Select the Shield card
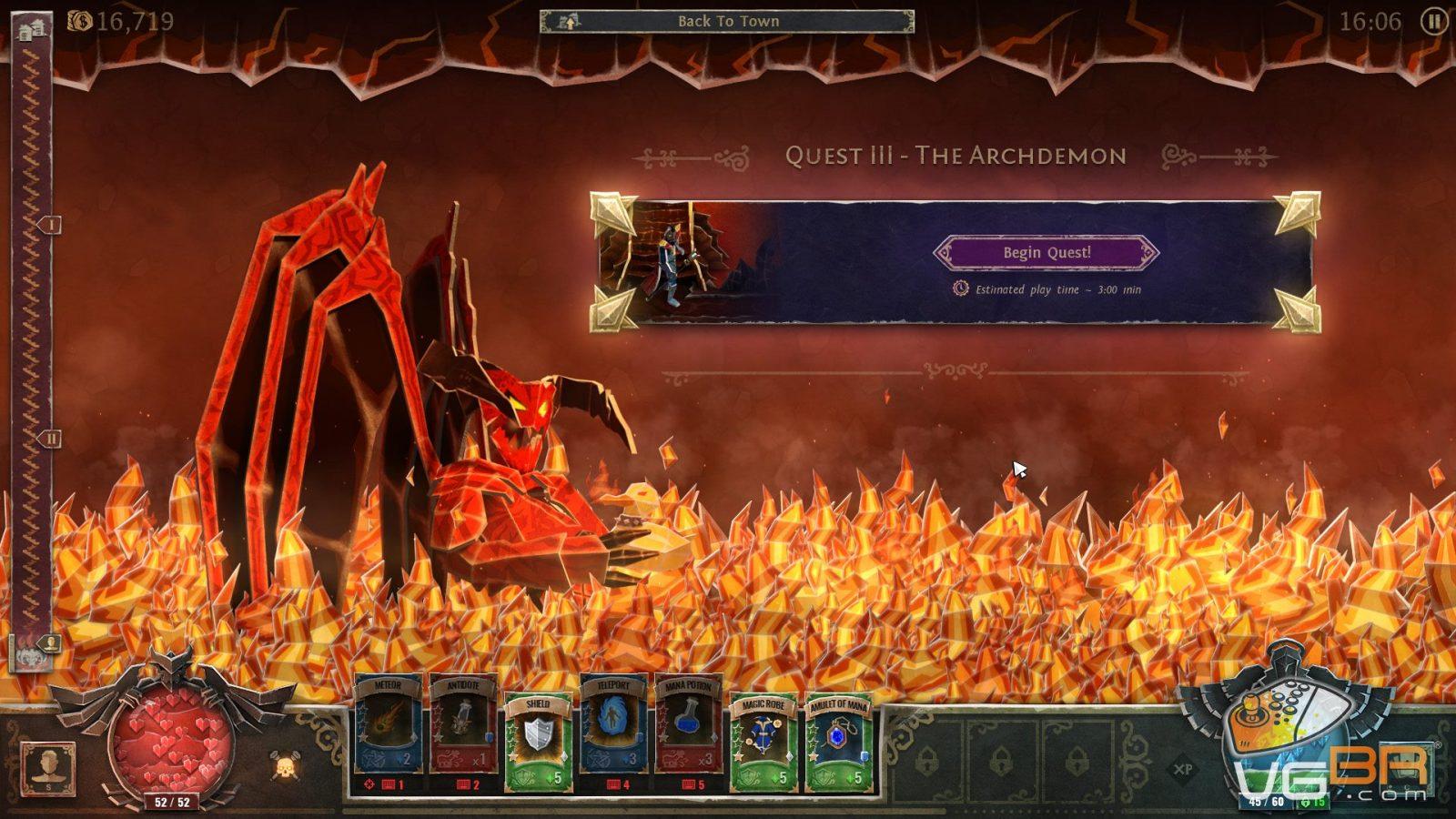The image size is (1456, 819). tap(538, 739)
